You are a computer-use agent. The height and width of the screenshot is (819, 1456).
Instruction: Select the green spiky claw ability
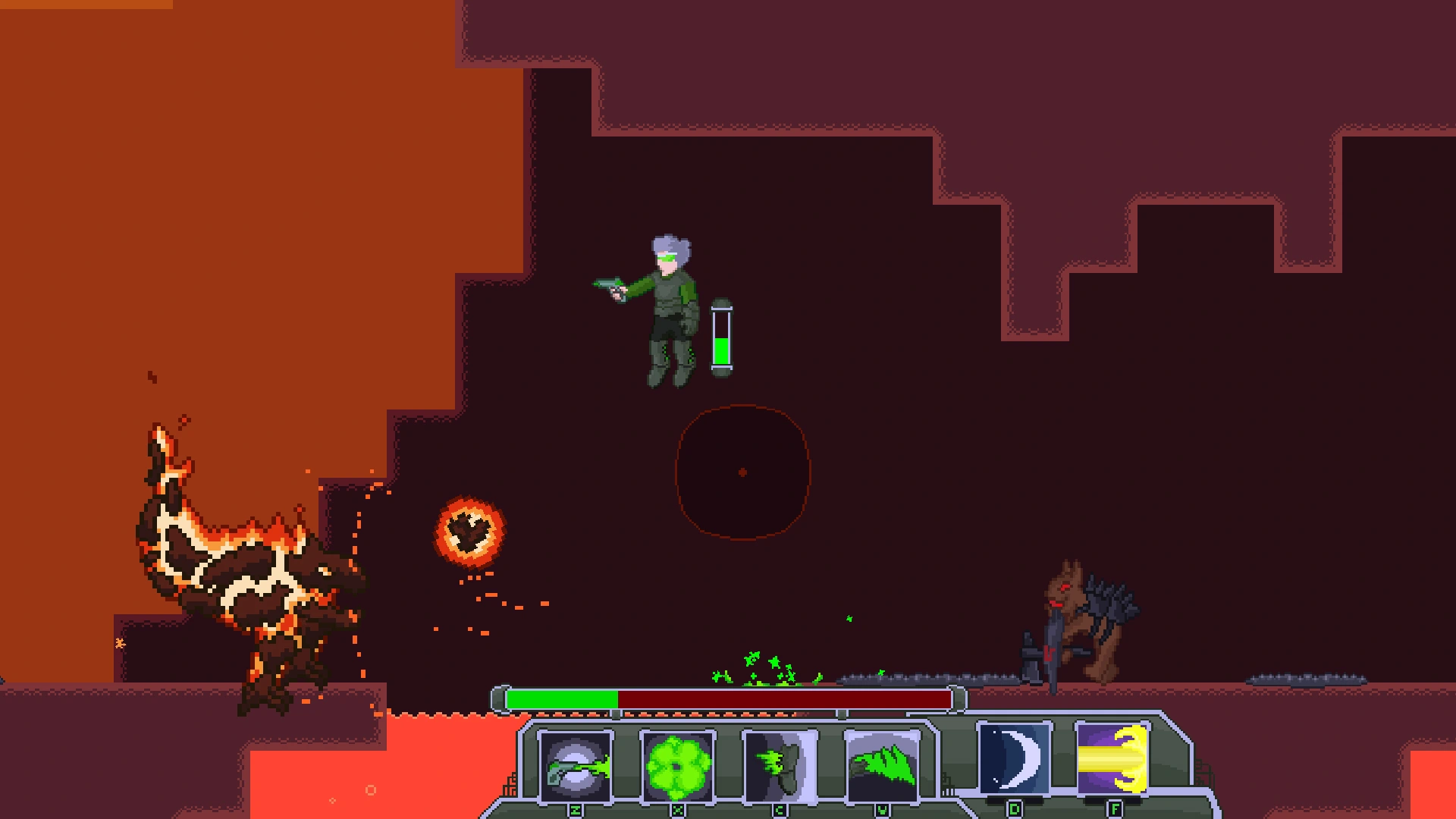coord(881,766)
